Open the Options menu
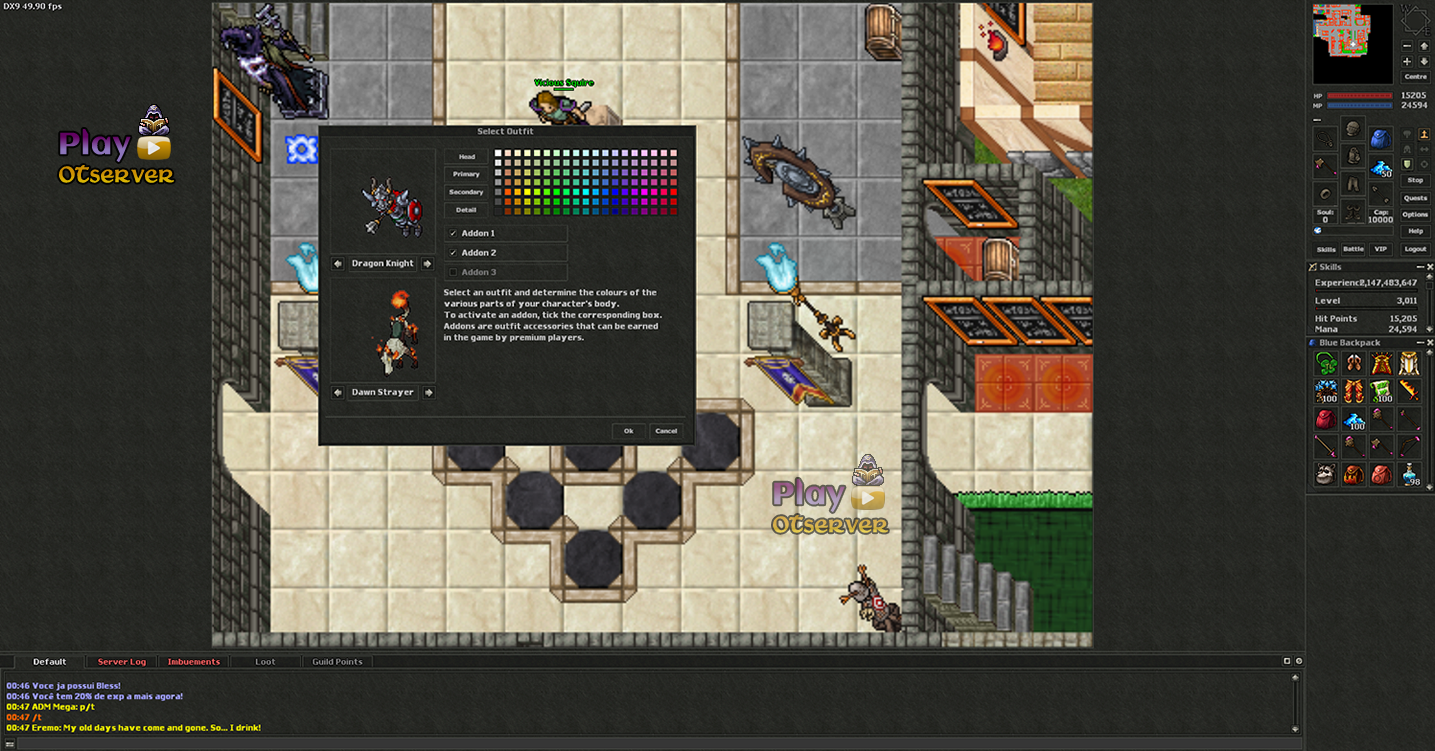The height and width of the screenshot is (751, 1435). click(x=1415, y=215)
